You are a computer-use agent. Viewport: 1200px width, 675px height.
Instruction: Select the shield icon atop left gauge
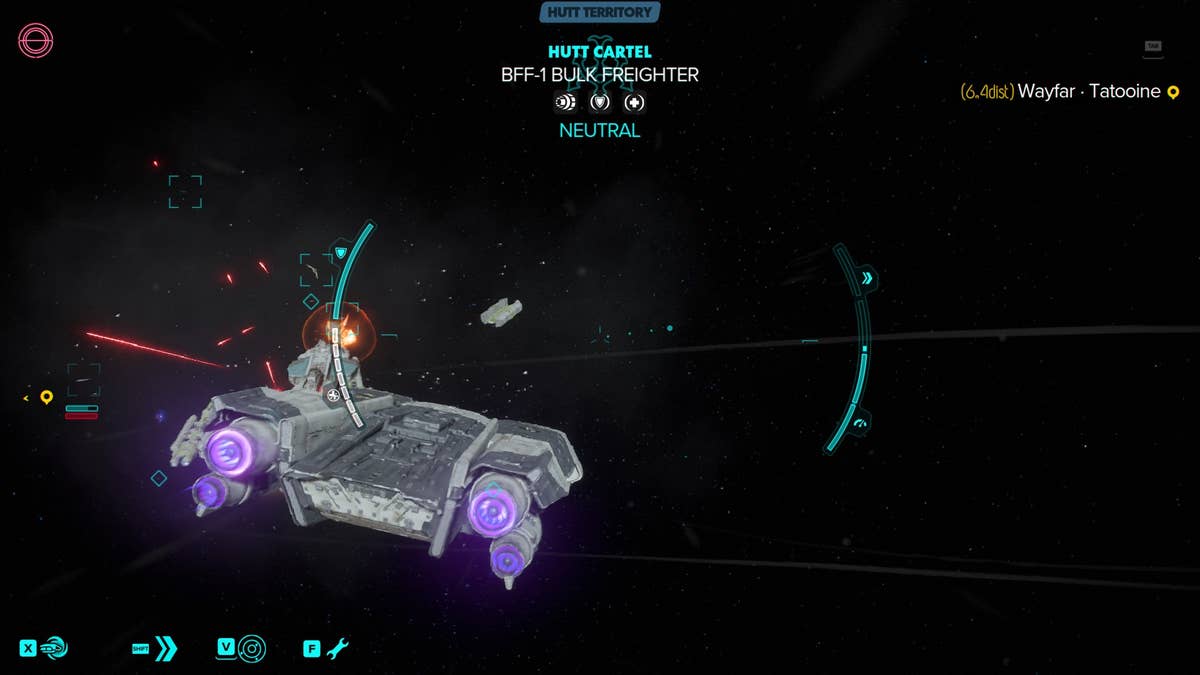point(341,252)
